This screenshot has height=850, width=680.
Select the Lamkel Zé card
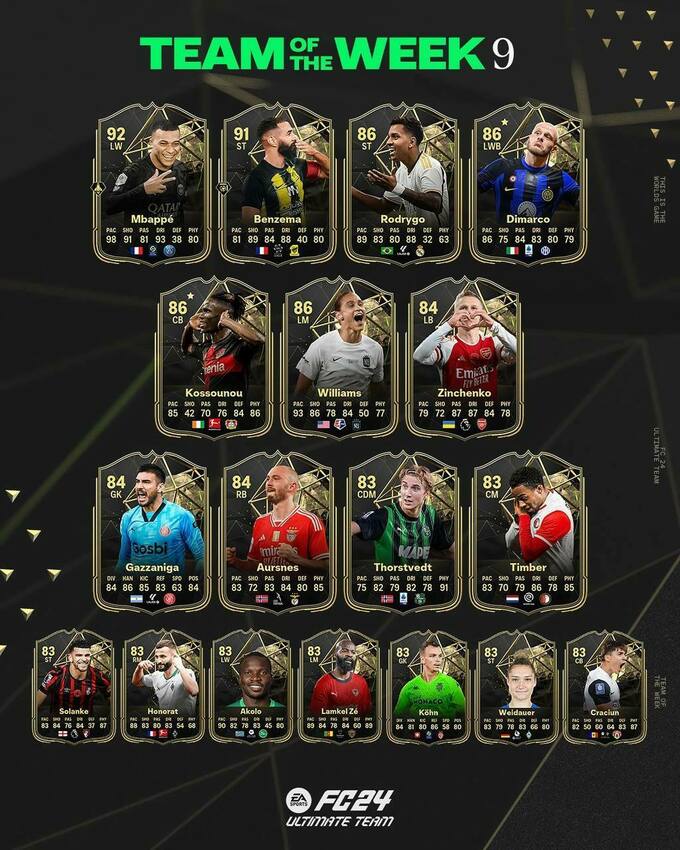pyautogui.click(x=339, y=686)
